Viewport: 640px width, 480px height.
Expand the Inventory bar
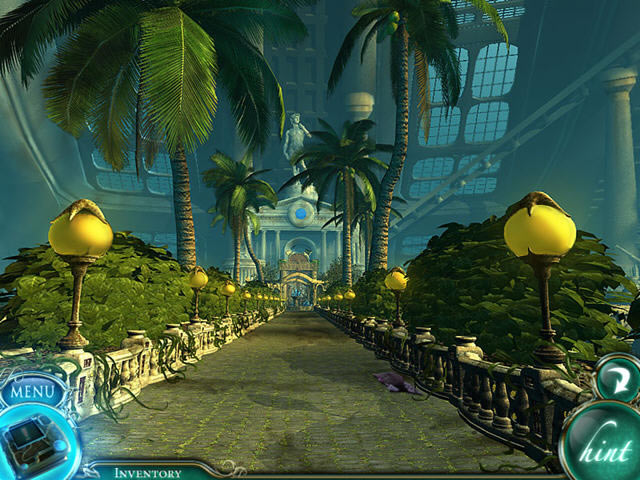pyautogui.click(x=148, y=472)
